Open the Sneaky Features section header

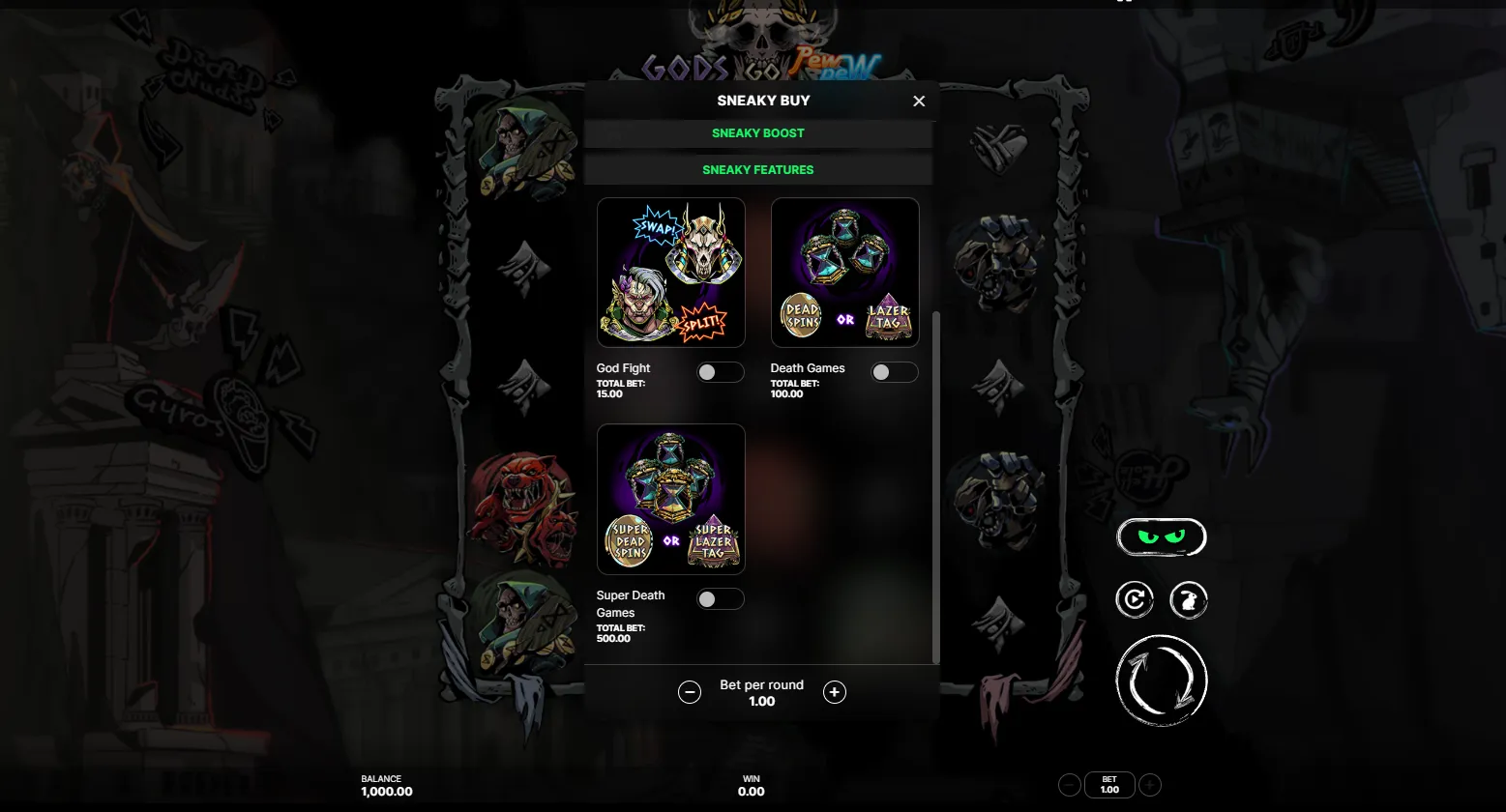point(758,170)
